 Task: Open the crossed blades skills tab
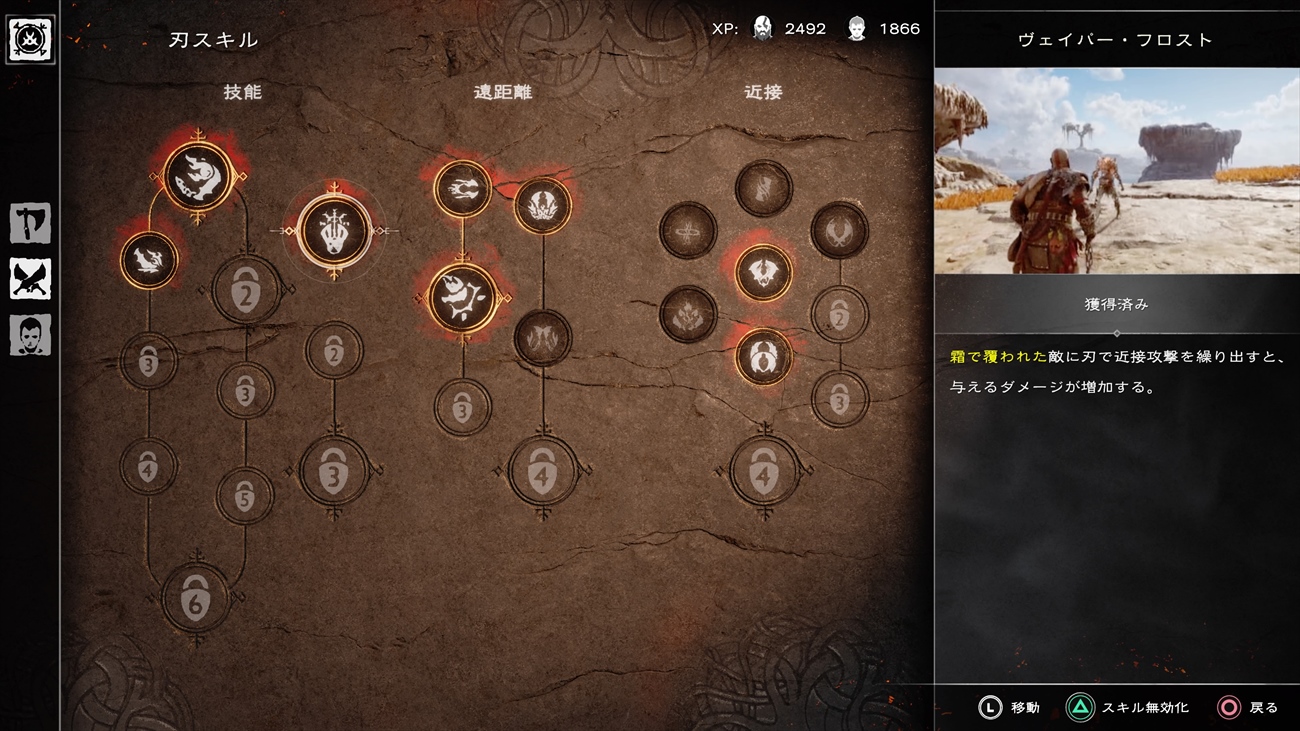30,279
